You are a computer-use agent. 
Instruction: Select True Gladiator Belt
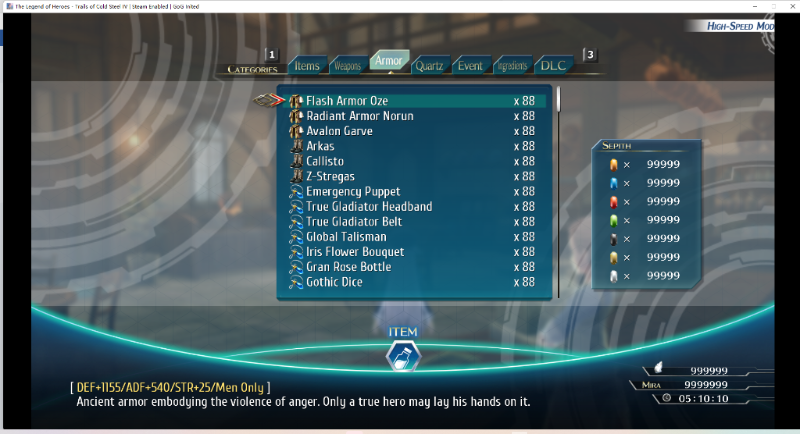click(353, 221)
